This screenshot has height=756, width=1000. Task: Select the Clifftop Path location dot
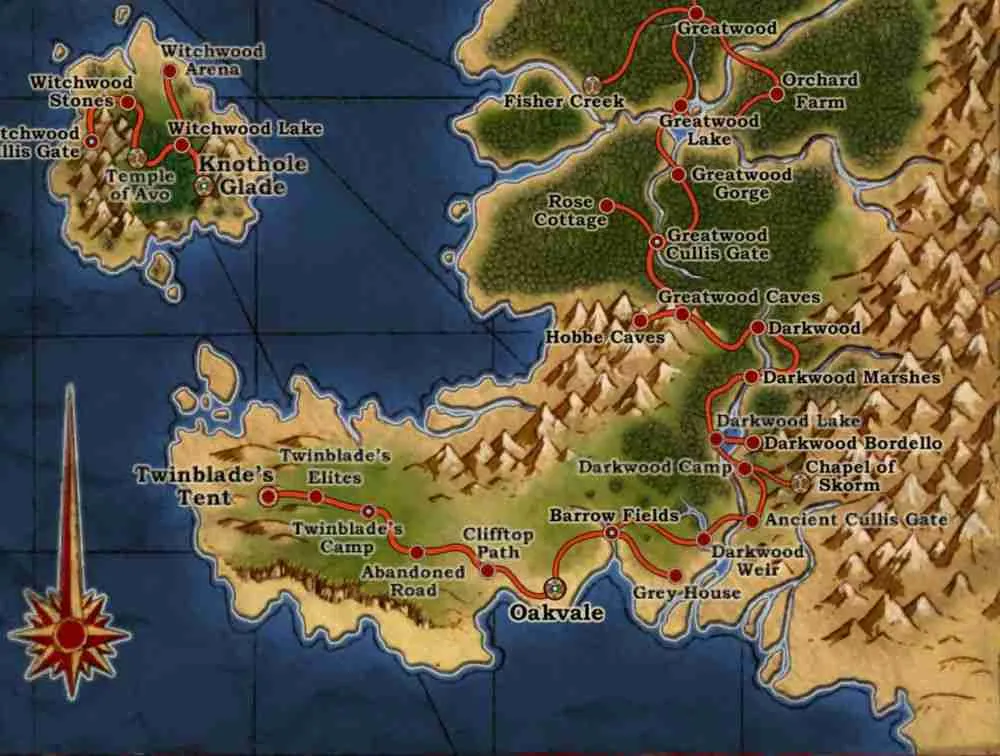tap(487, 570)
